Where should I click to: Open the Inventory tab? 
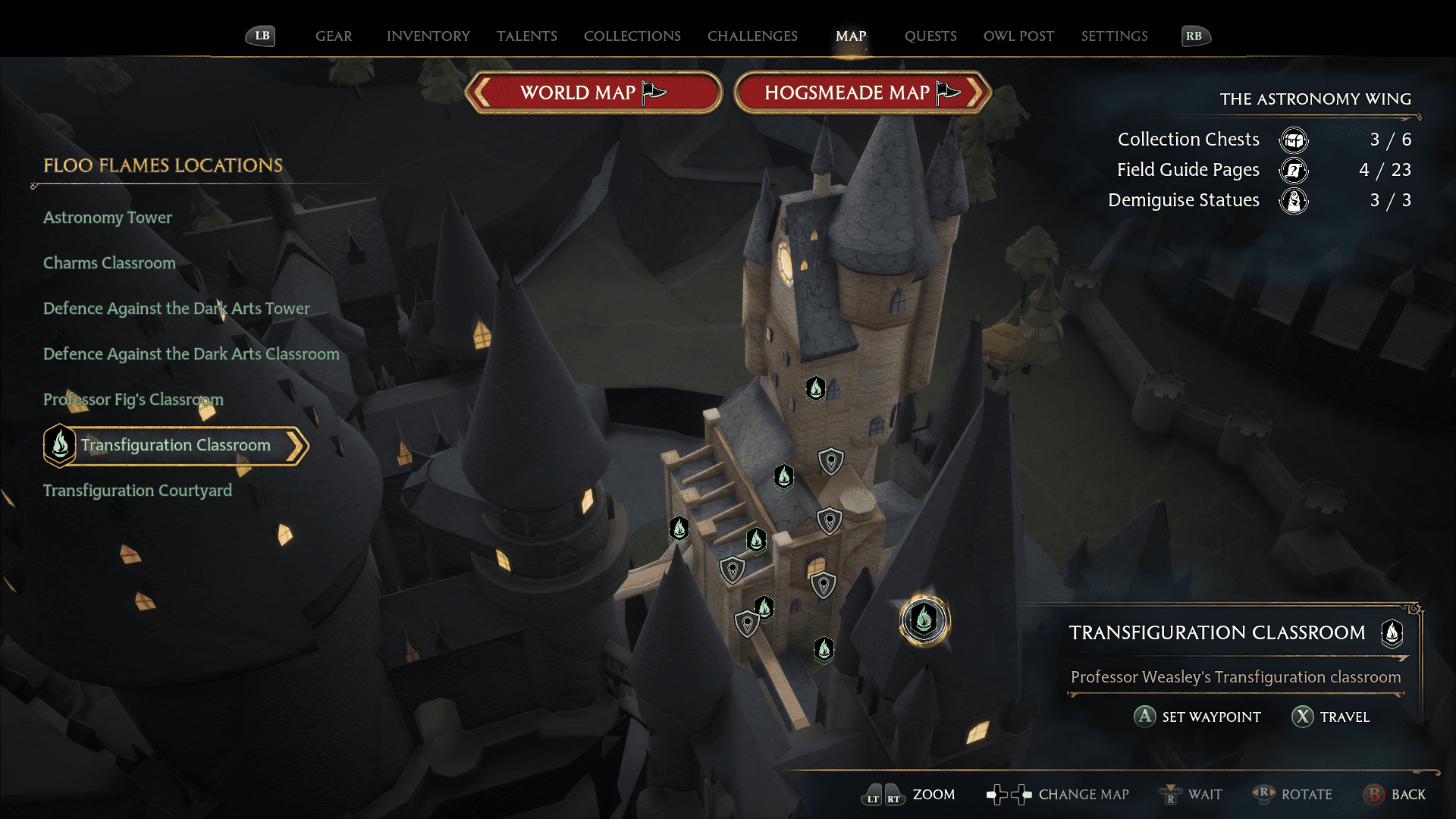(x=428, y=36)
